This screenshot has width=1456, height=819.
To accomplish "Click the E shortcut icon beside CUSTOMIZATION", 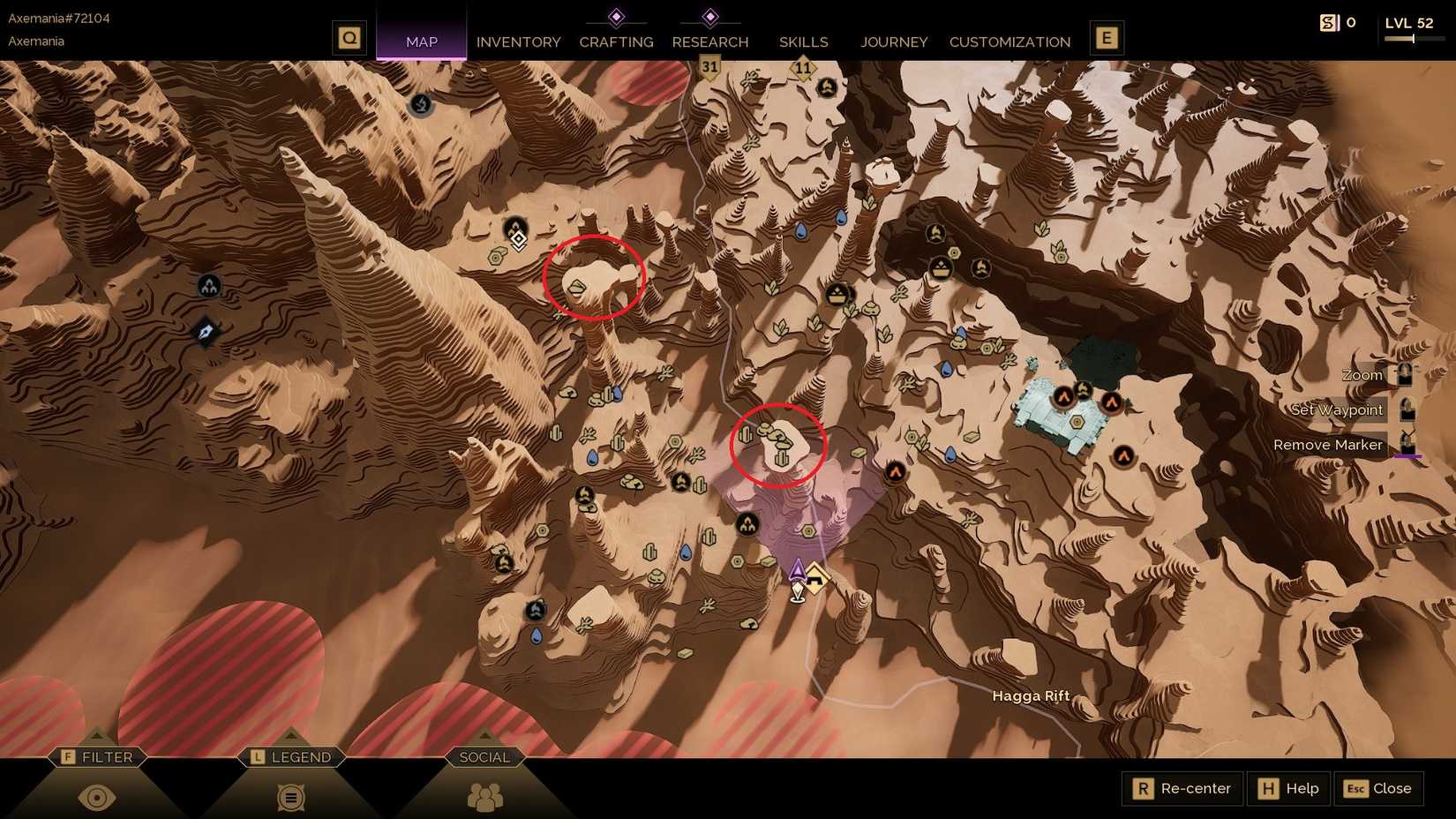I will tap(1106, 38).
